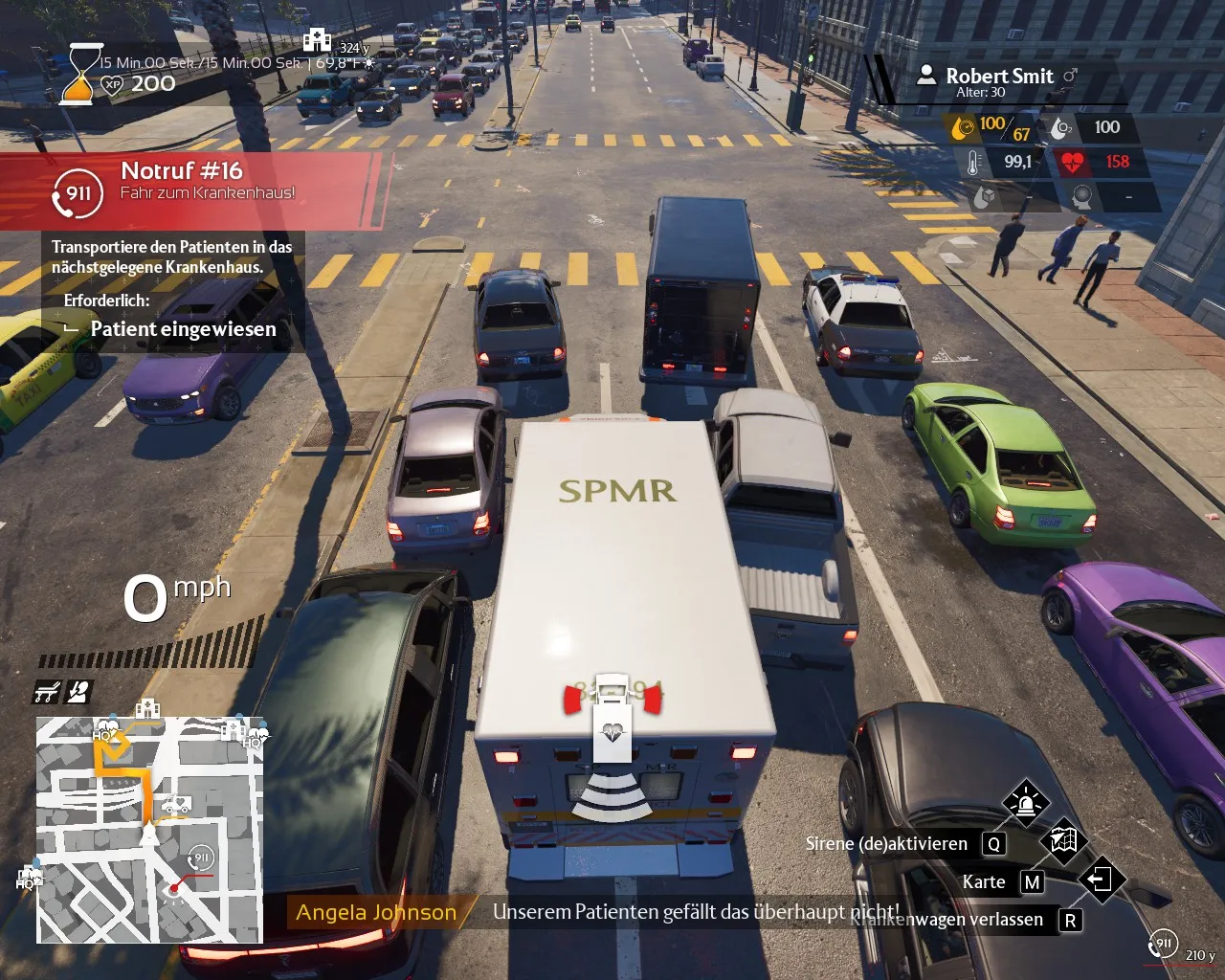Click the 911 phone icon in the banner
Screen dimensions: 1225x980
78,193
